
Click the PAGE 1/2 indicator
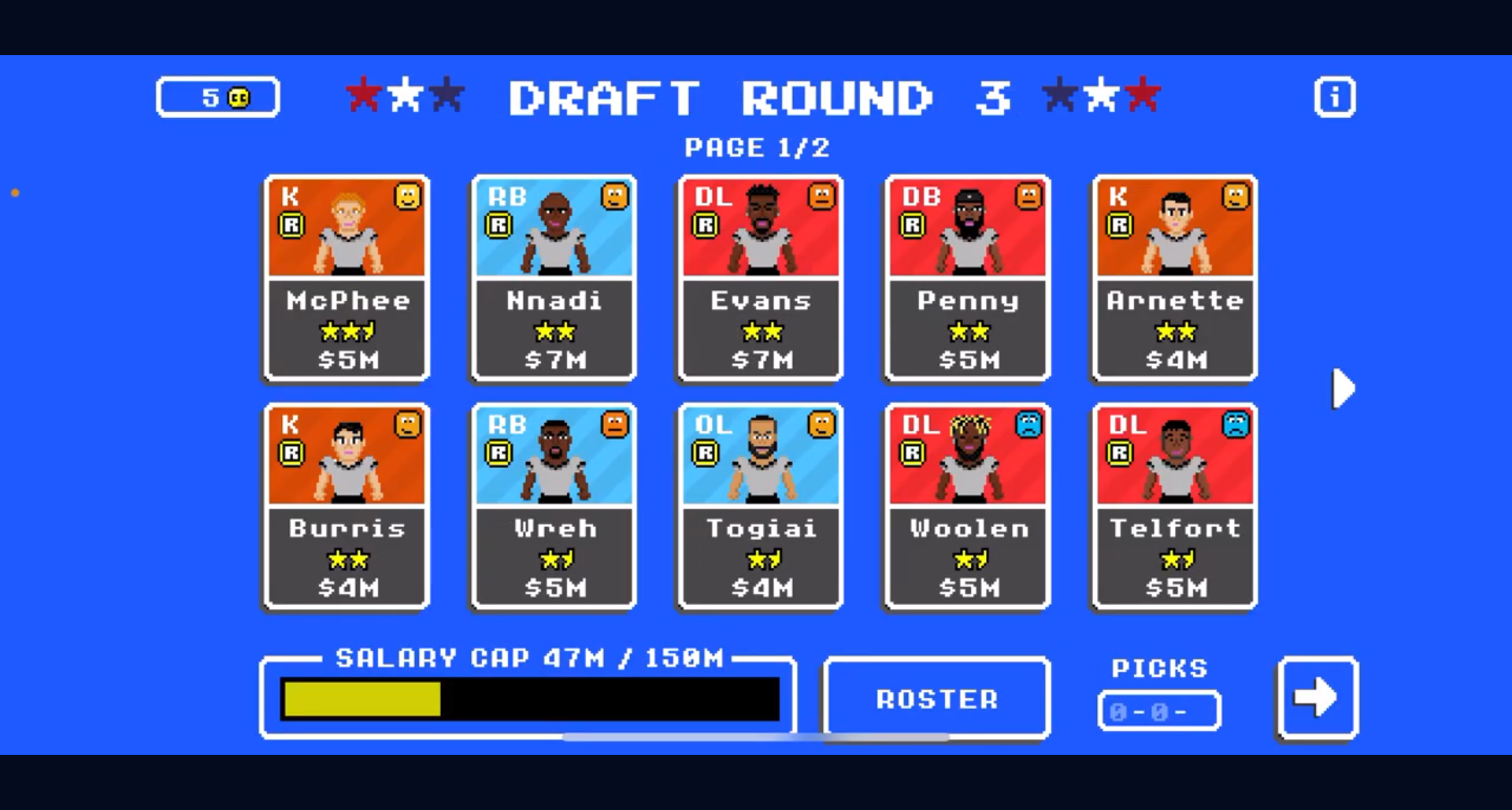coord(758,147)
